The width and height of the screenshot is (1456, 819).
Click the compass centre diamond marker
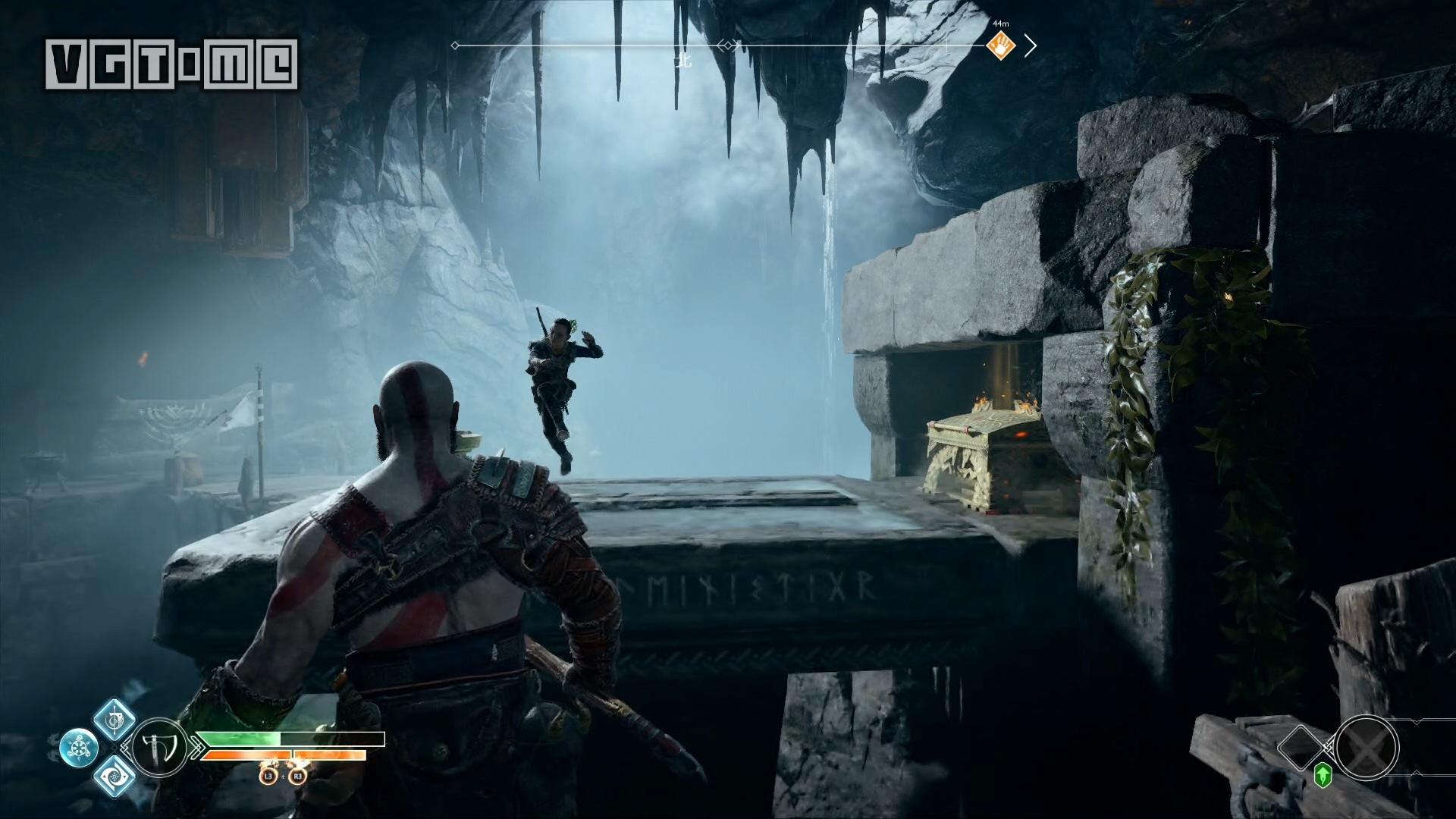point(727,46)
